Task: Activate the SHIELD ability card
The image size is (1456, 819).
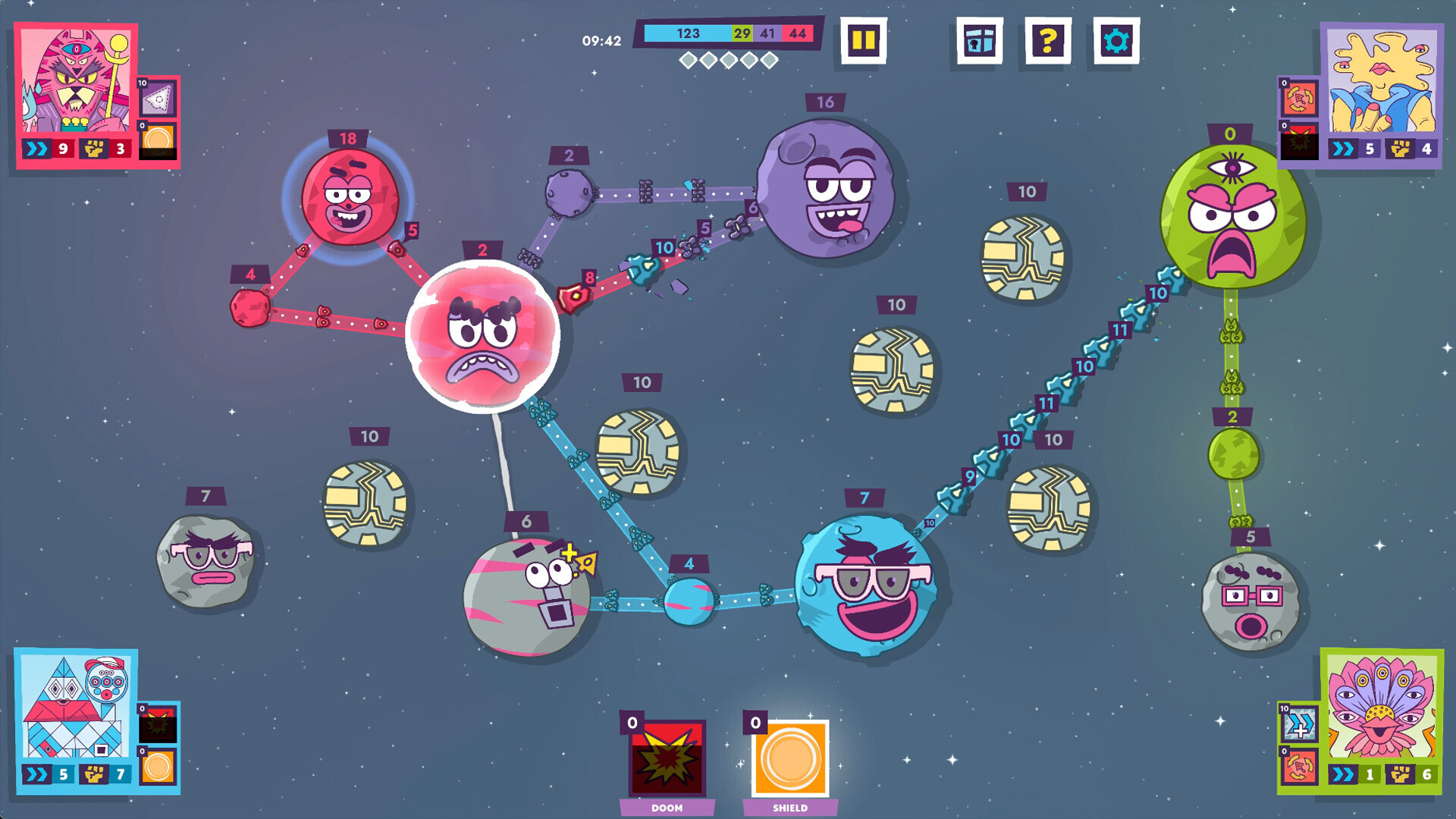Action: (789, 758)
